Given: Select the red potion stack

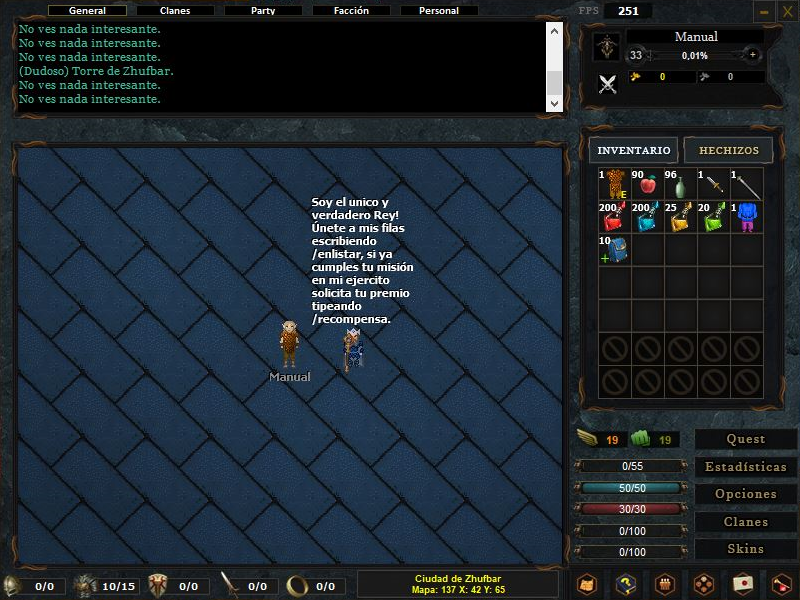Looking at the screenshot, I should pyautogui.click(x=613, y=218).
